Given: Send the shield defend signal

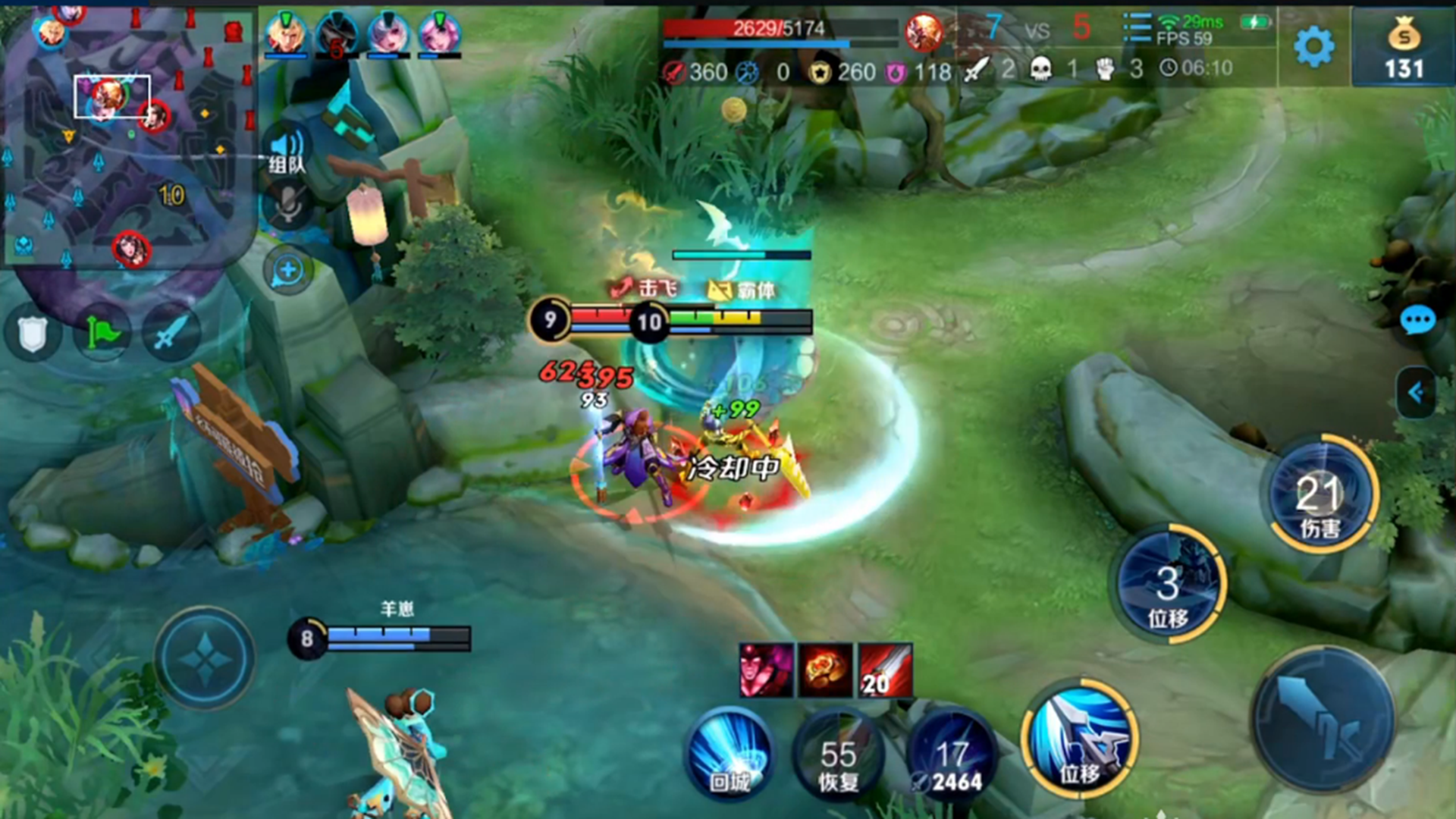Looking at the screenshot, I should pos(32,334).
